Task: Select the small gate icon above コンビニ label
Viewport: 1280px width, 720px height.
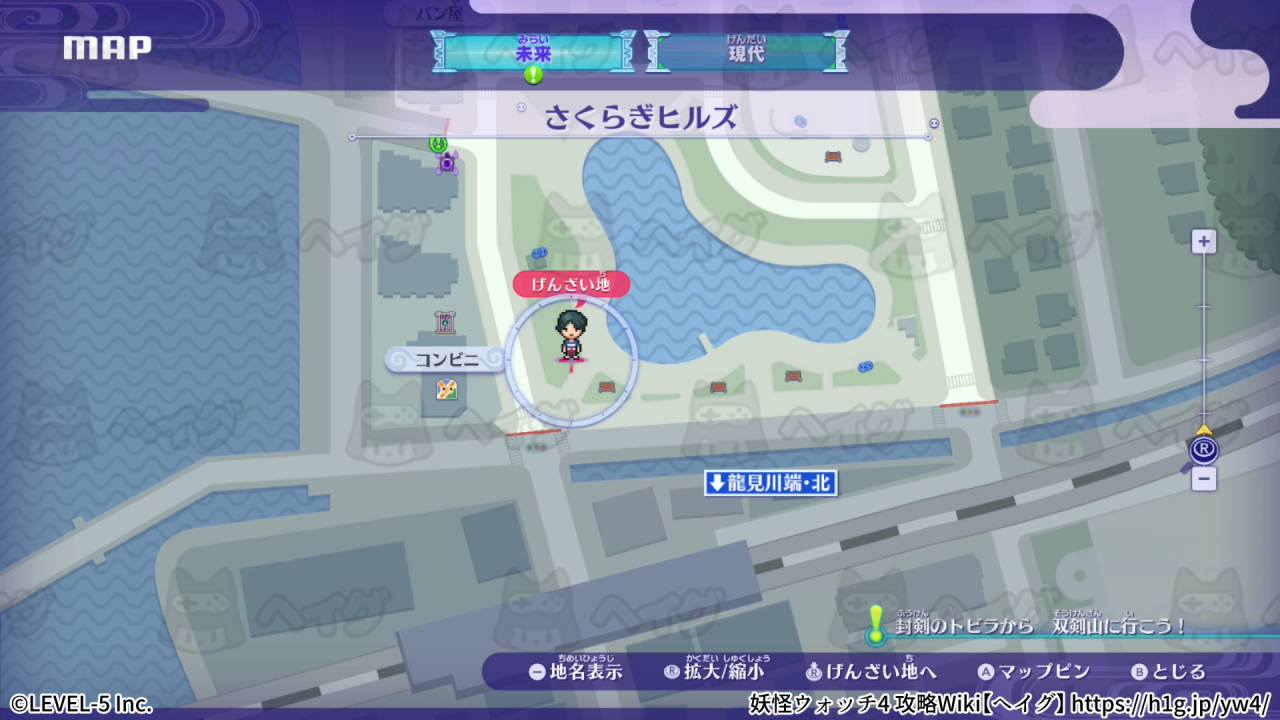Action: click(x=443, y=321)
